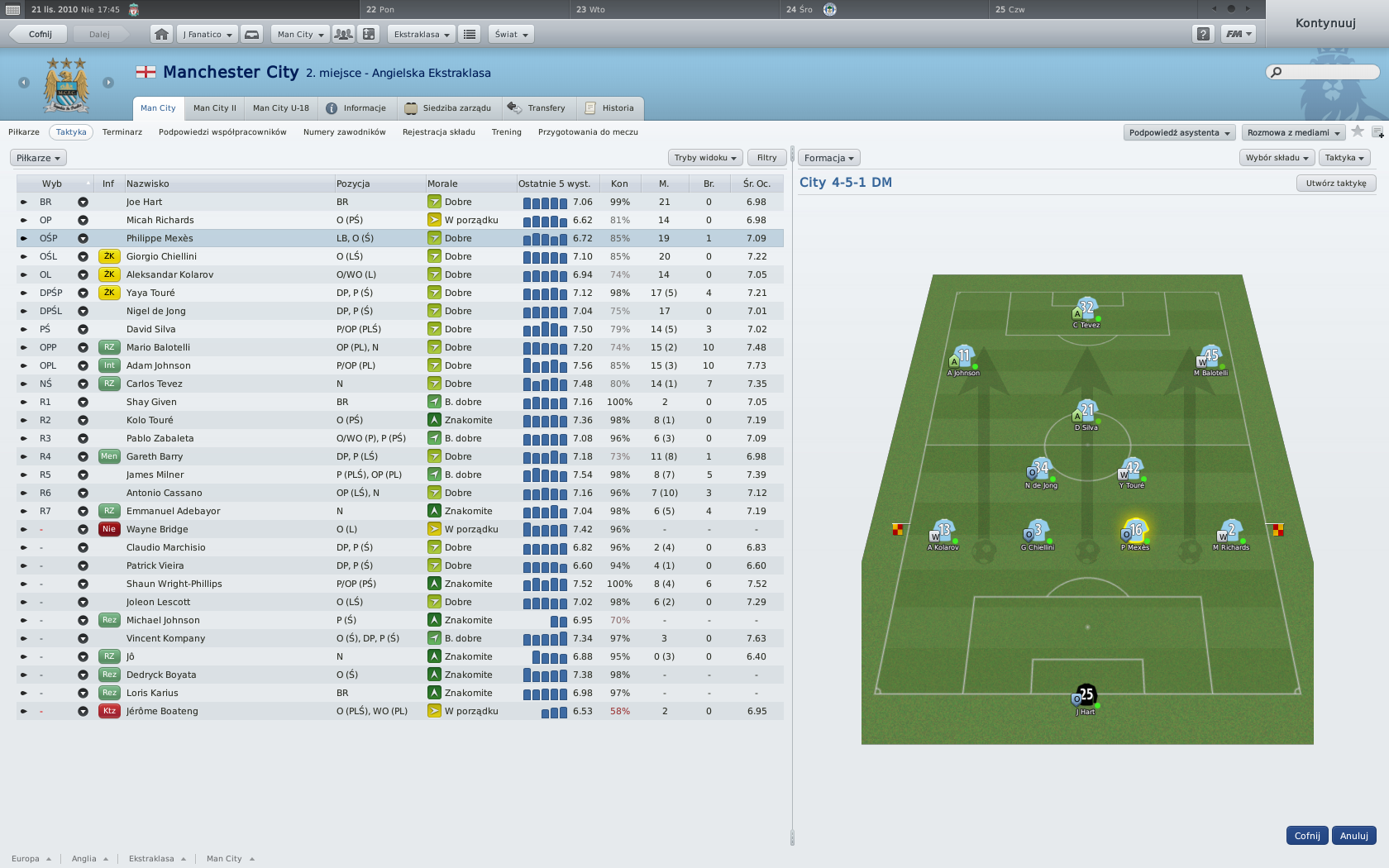Open the Transfery tab
Viewport: 1389px width, 868px height.
(x=537, y=108)
